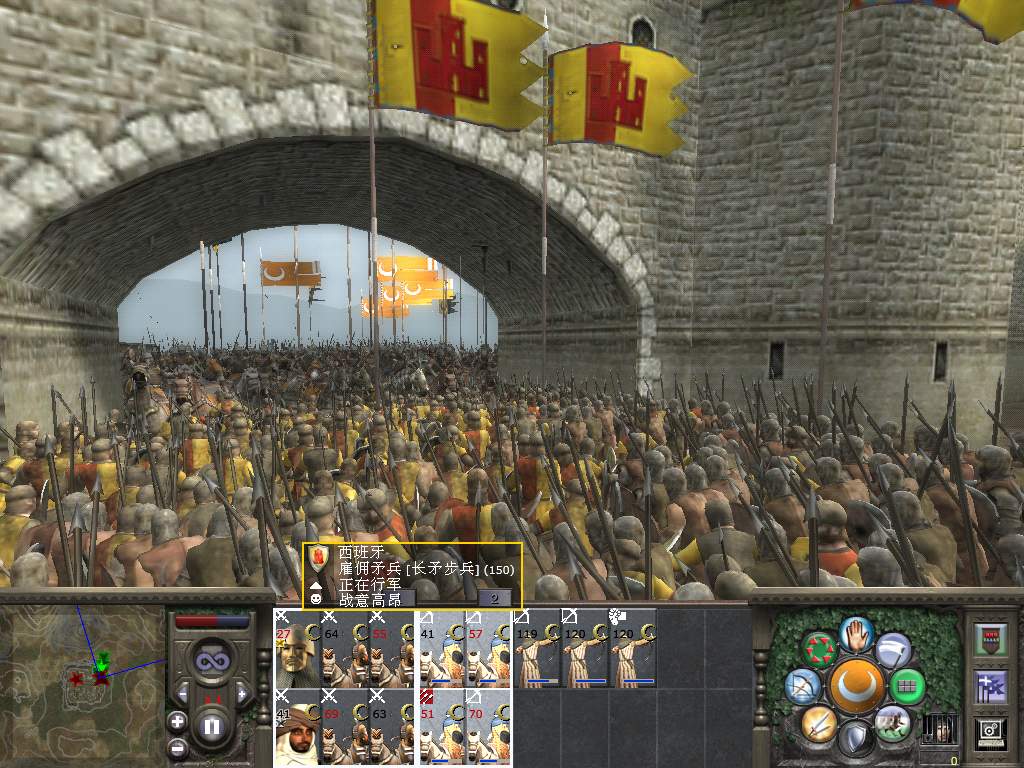The width and height of the screenshot is (1024, 768).
Task: Zoom out the minimap with minus button
Action: [178, 747]
